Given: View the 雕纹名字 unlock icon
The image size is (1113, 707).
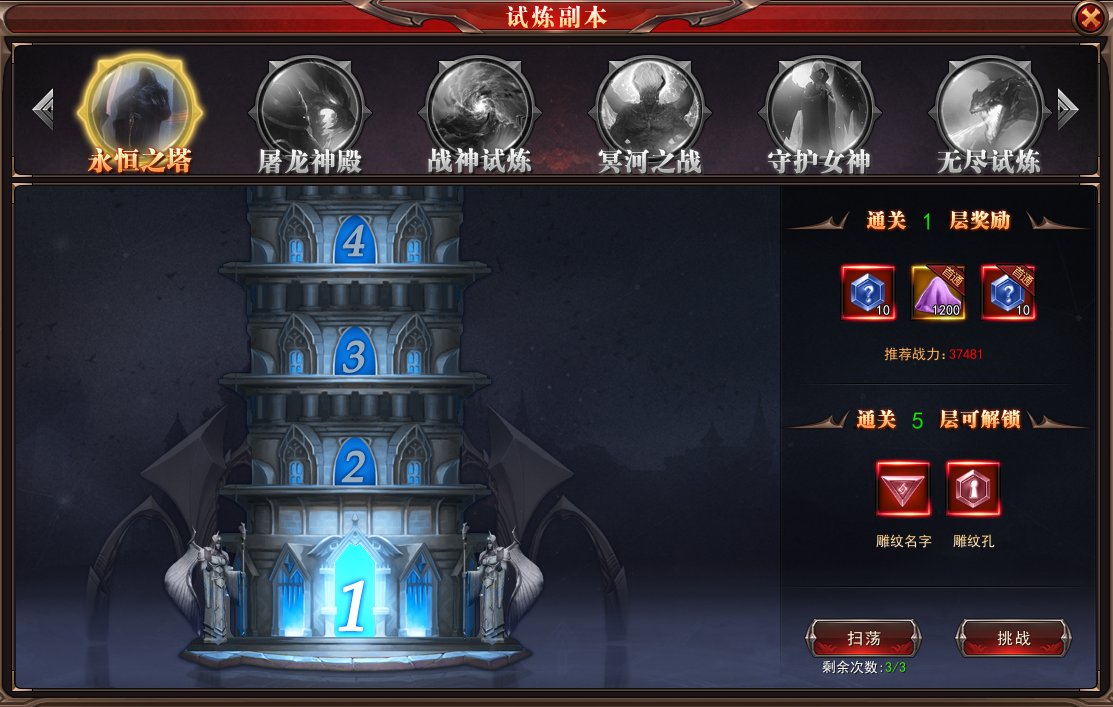Looking at the screenshot, I should click(903, 489).
